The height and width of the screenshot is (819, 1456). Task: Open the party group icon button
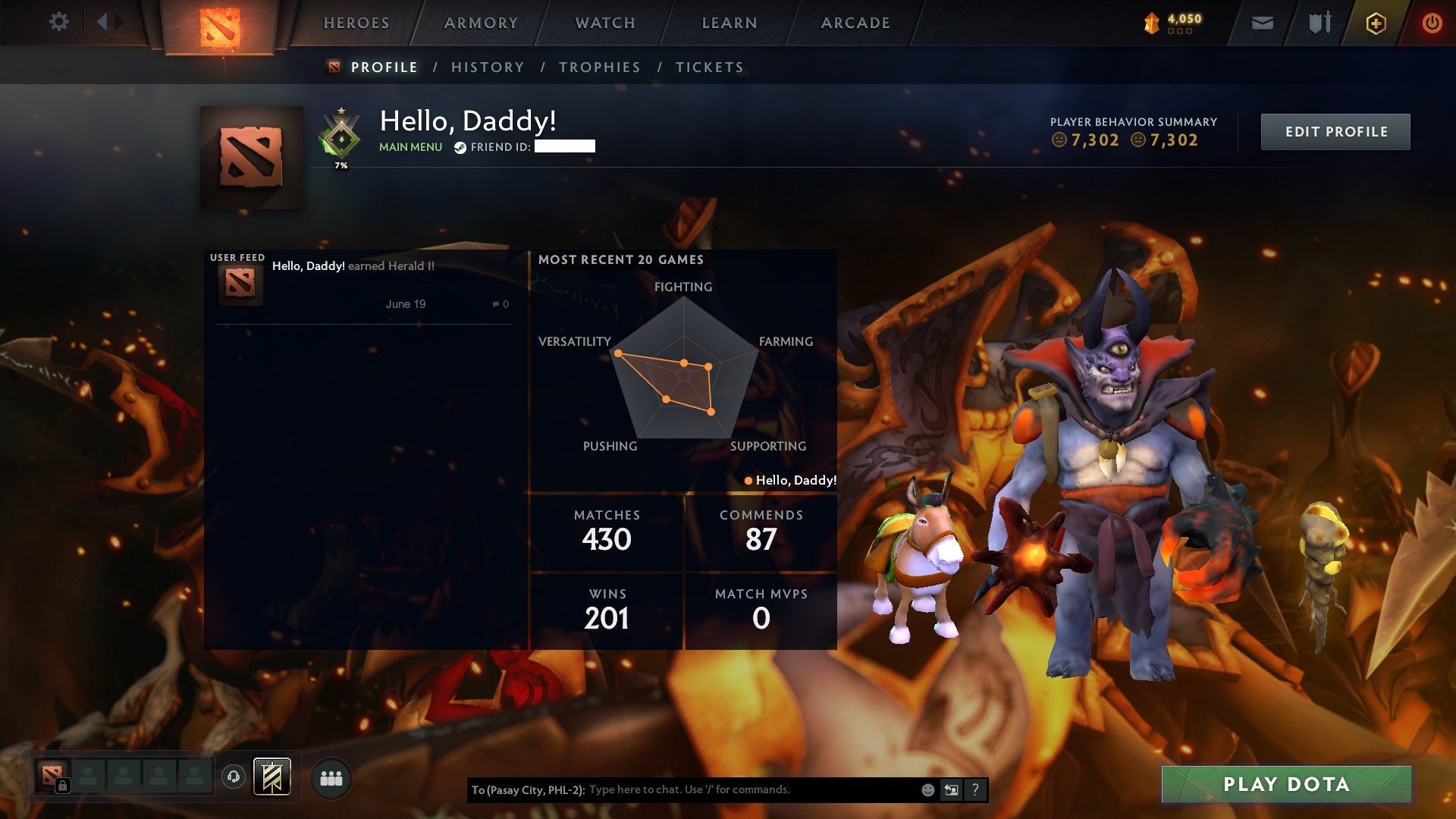pos(331,779)
